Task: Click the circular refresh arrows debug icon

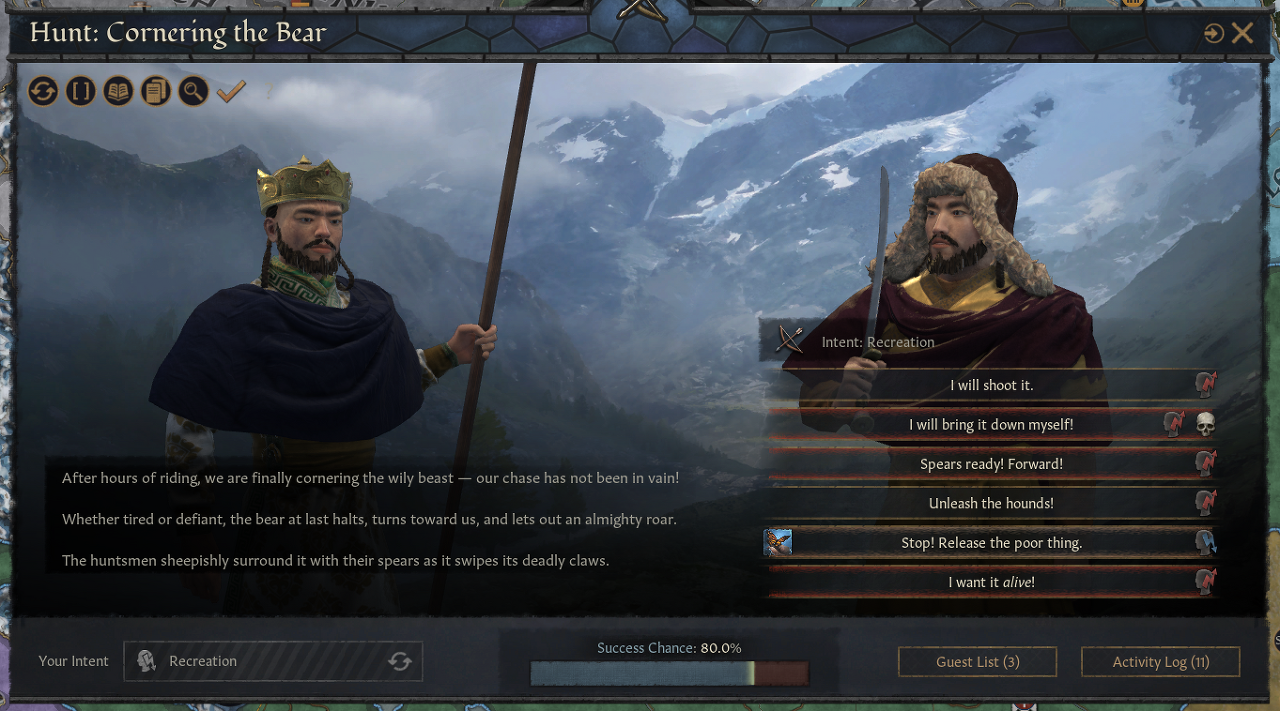Action: click(x=43, y=92)
